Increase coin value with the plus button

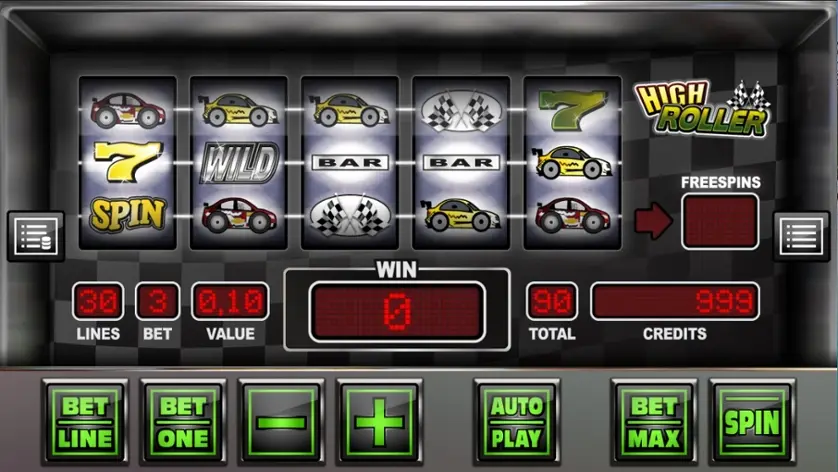click(379, 421)
